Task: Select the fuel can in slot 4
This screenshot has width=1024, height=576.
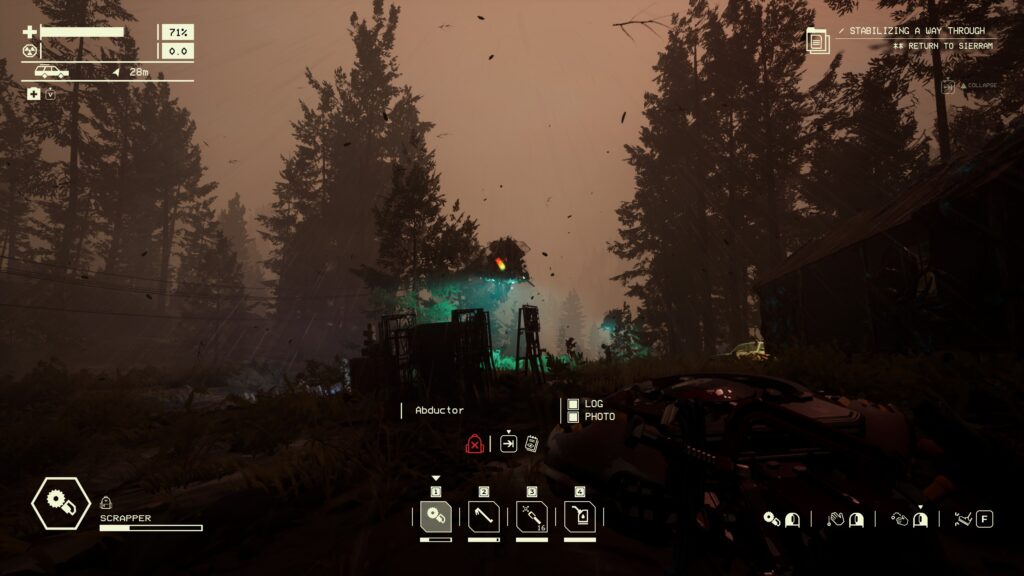Action: [579, 516]
